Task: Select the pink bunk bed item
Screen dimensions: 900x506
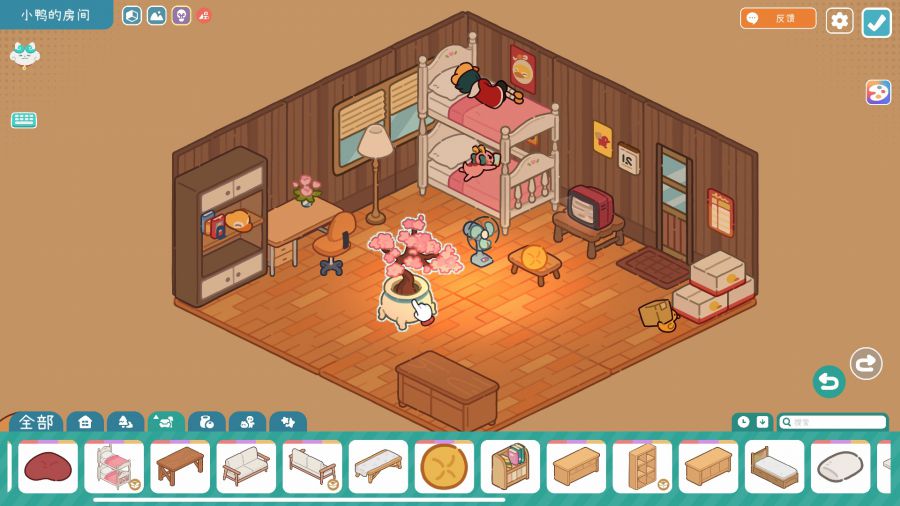Action: pyautogui.click(x=114, y=467)
